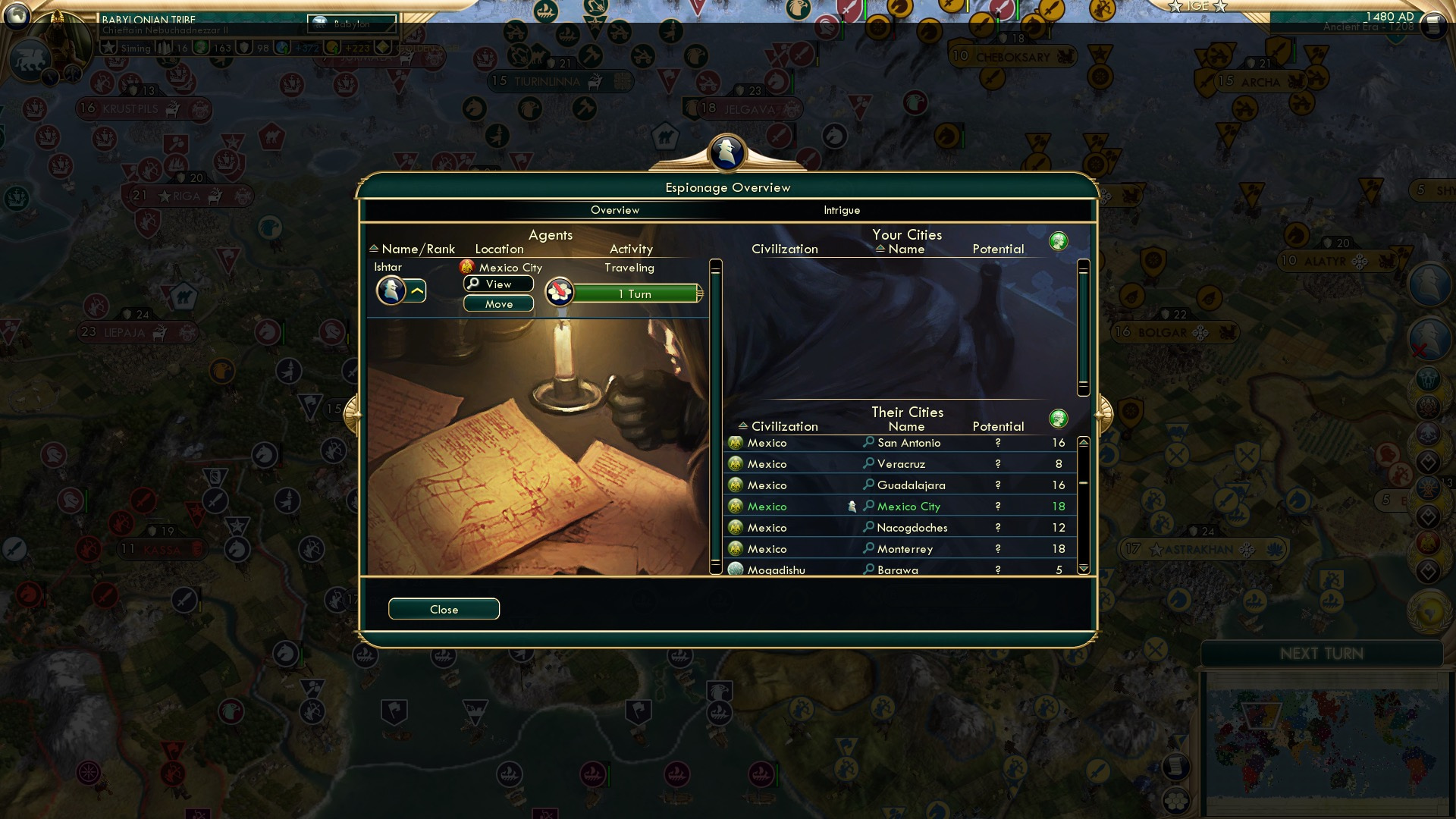Click the green leader portrait above Their Cities
The image size is (1456, 819).
point(1059,418)
